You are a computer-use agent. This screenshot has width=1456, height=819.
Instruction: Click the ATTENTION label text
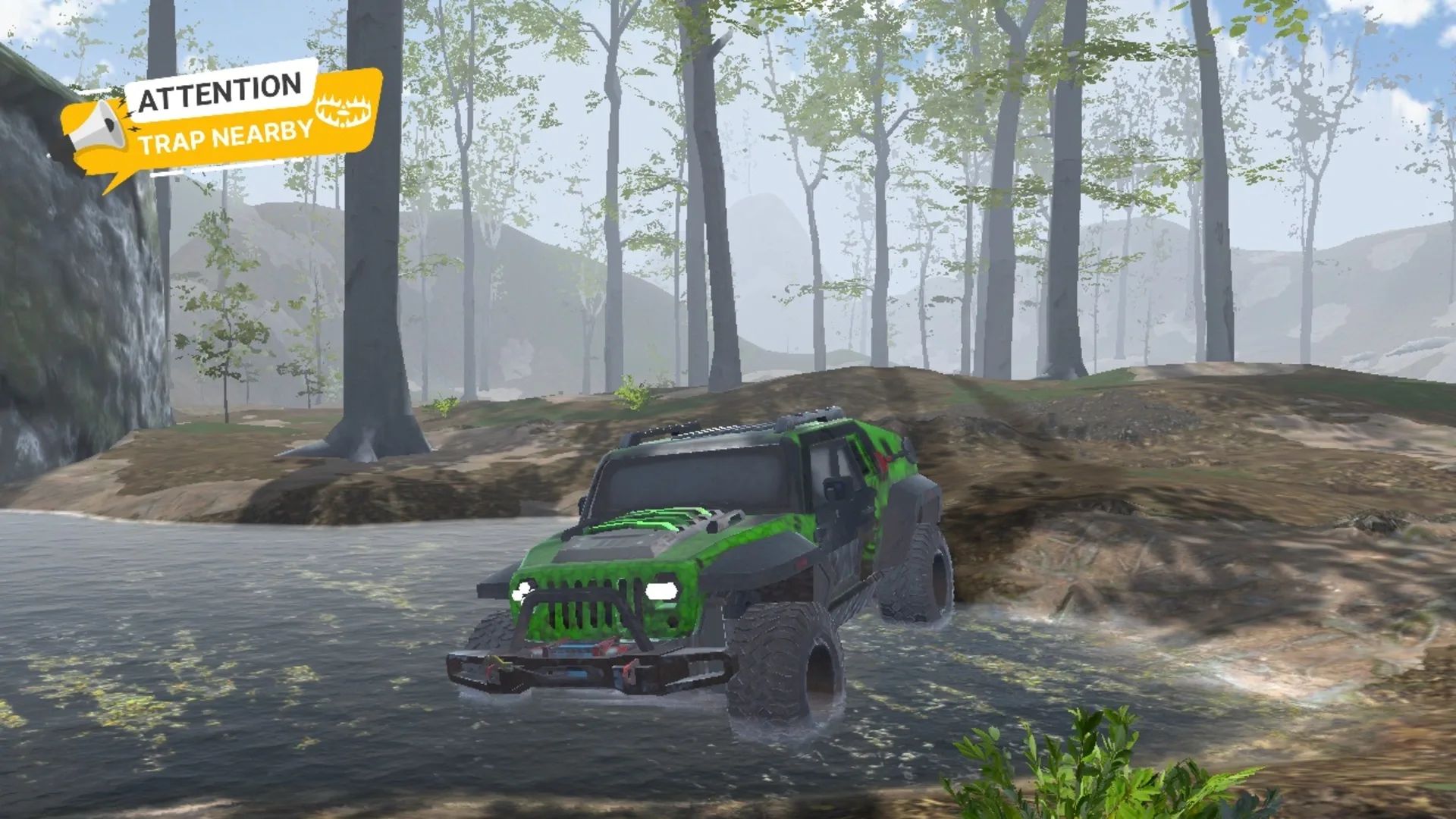(218, 89)
